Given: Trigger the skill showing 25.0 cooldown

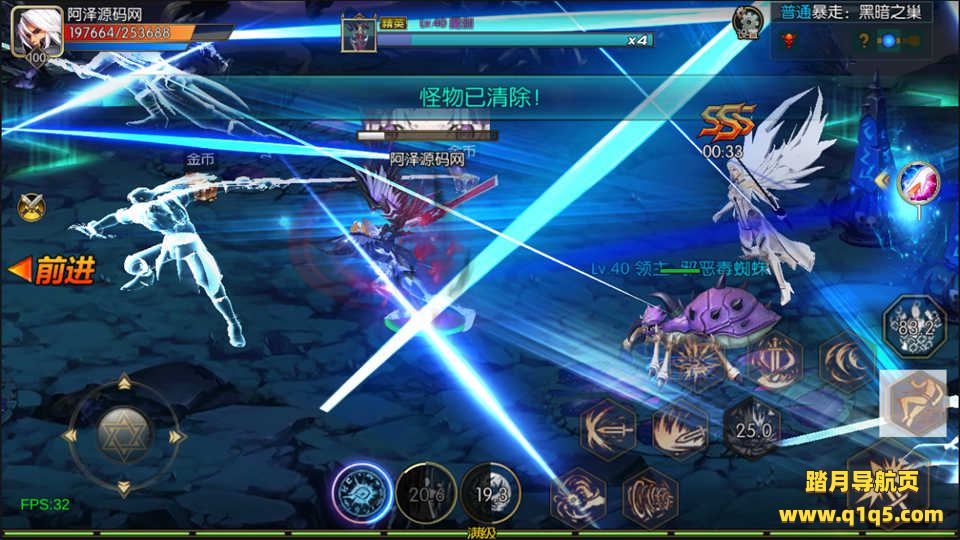Looking at the screenshot, I should click(x=753, y=430).
